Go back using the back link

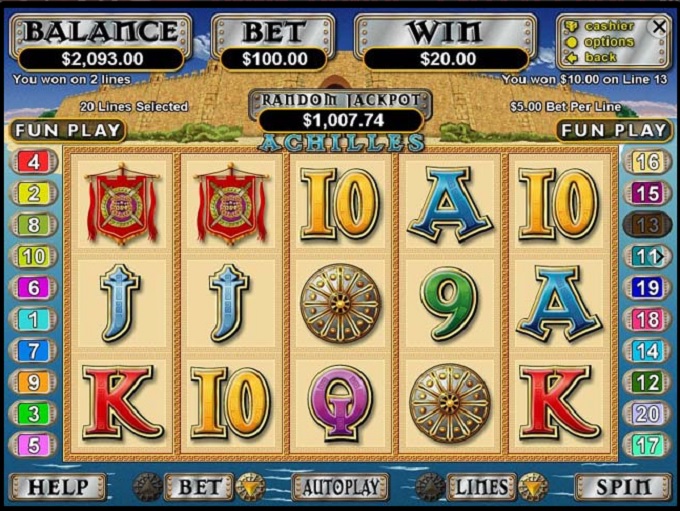pyautogui.click(x=600, y=57)
